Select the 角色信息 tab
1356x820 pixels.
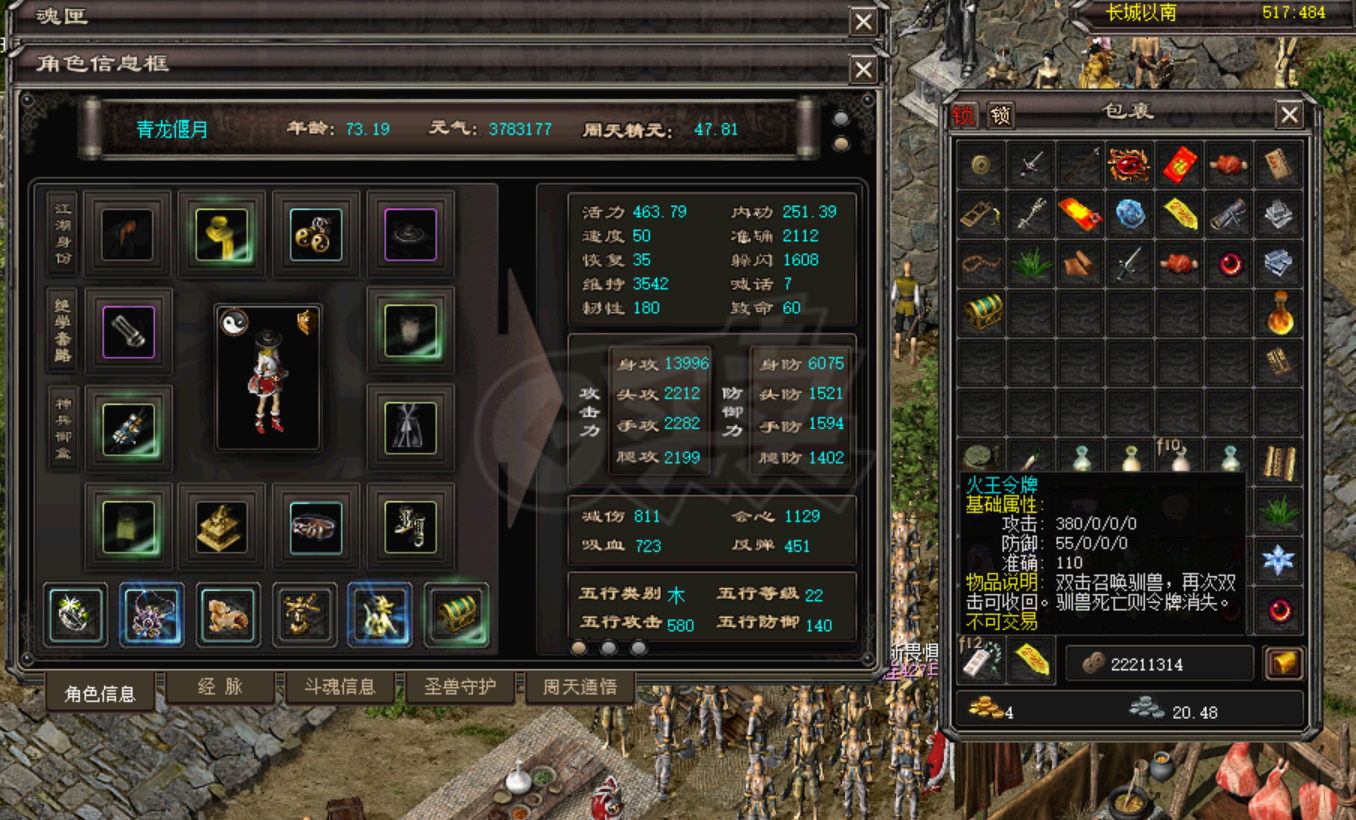click(100, 693)
